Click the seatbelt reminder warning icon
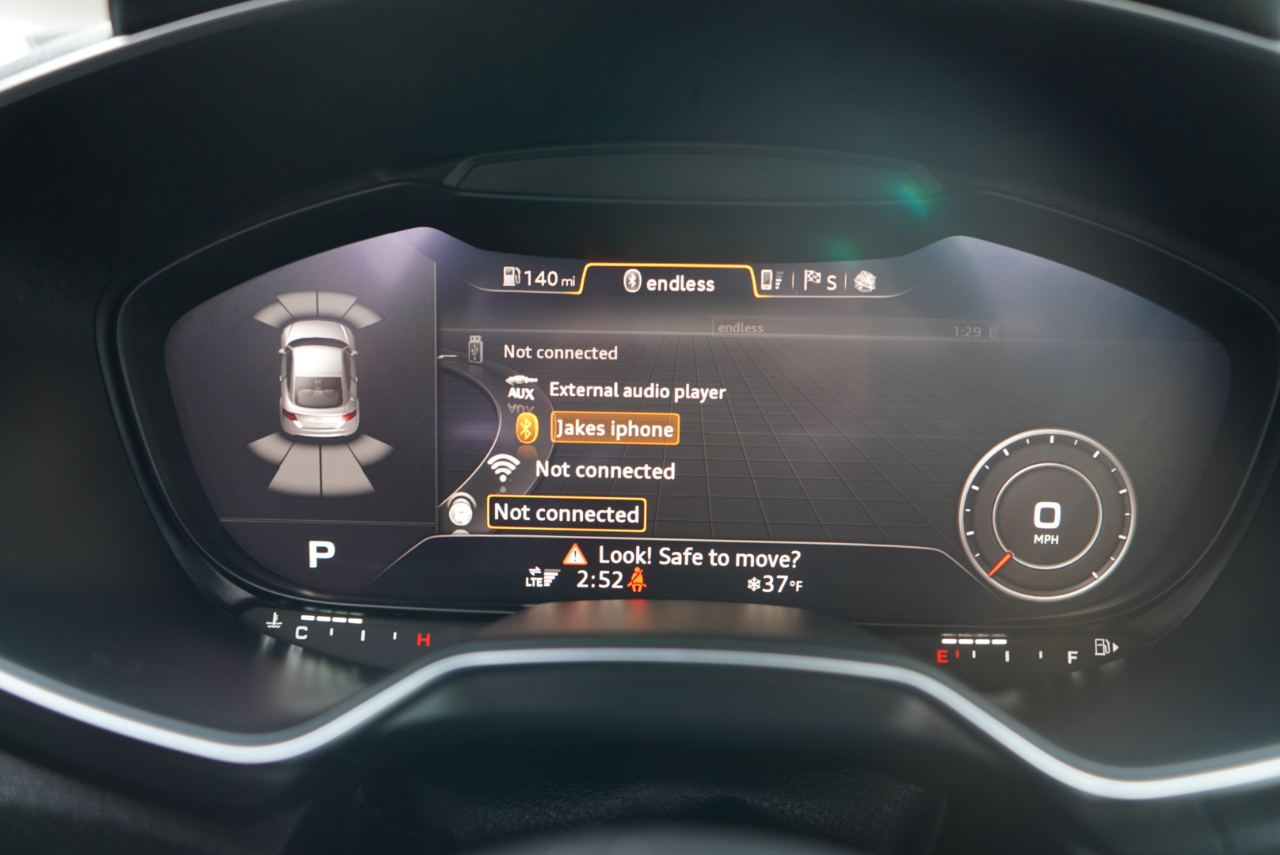 637,580
